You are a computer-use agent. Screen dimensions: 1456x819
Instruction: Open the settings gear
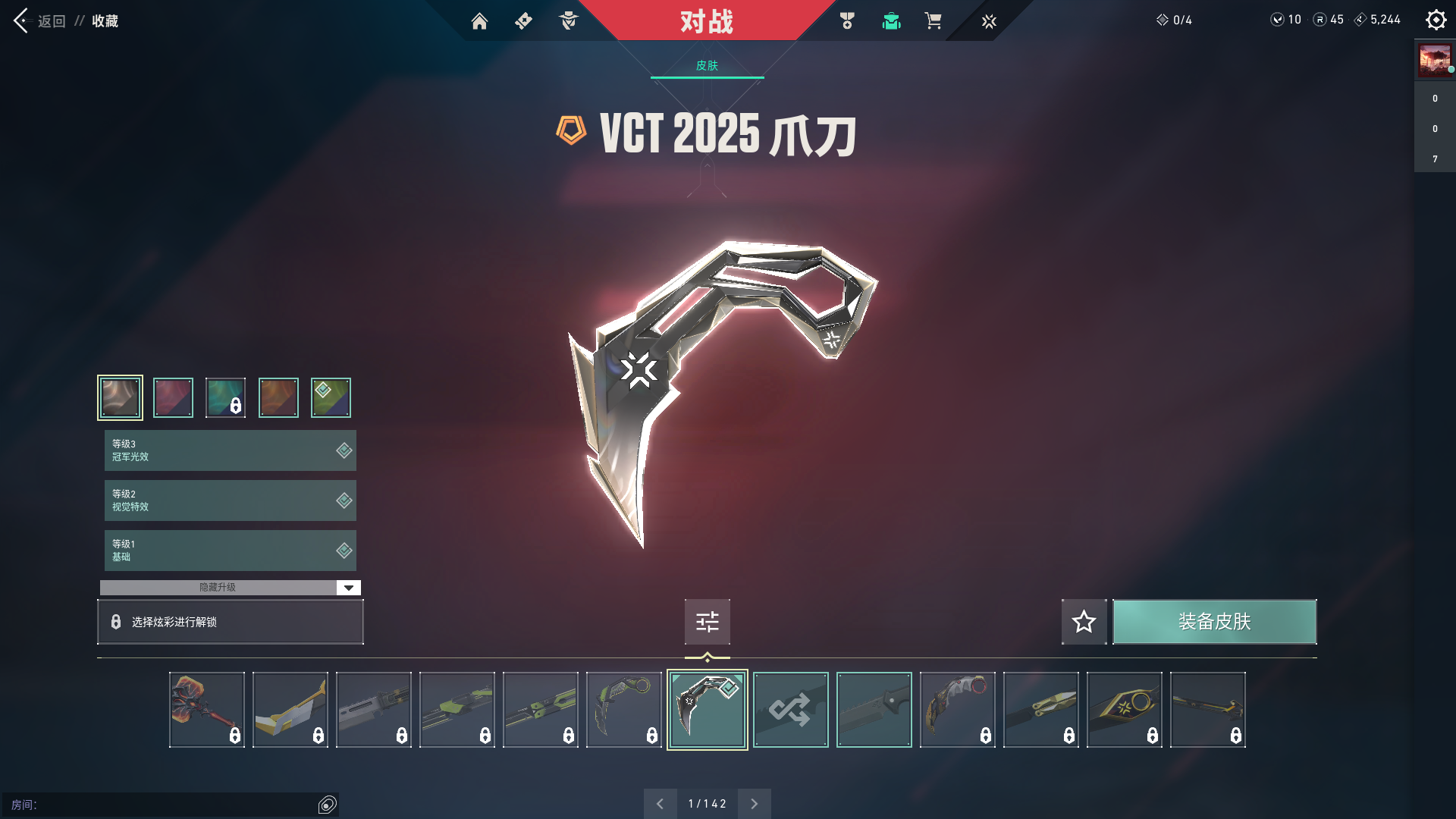point(1436,20)
